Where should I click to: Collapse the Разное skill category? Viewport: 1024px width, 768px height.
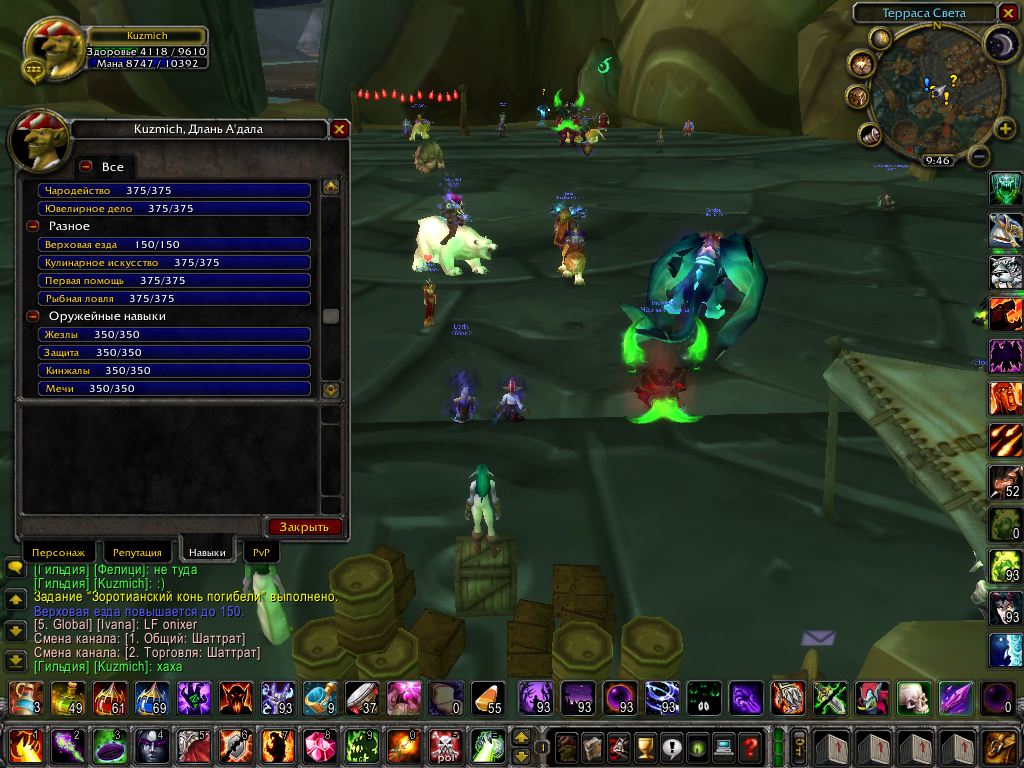pos(32,227)
